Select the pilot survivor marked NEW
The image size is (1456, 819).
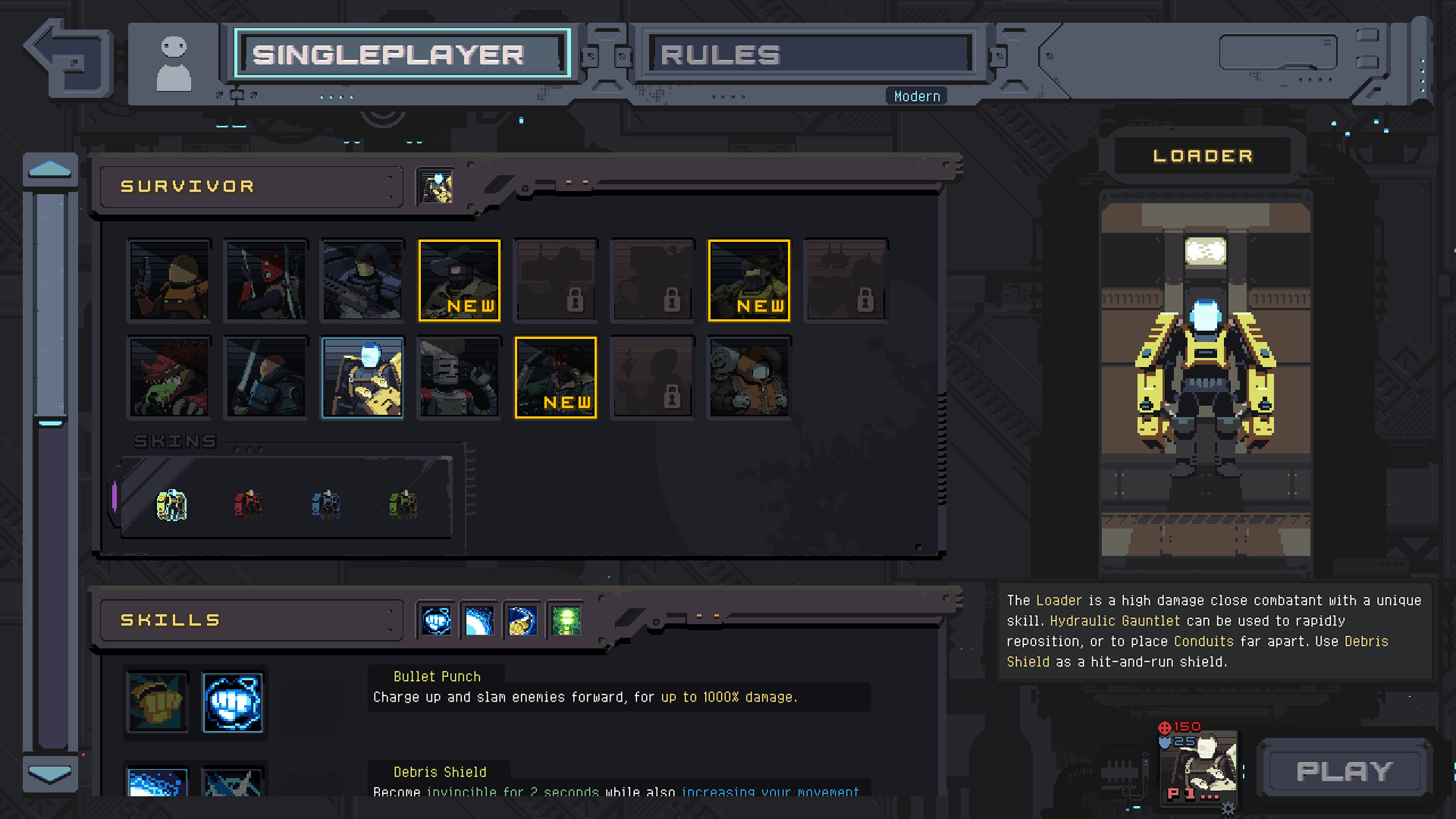pos(556,377)
